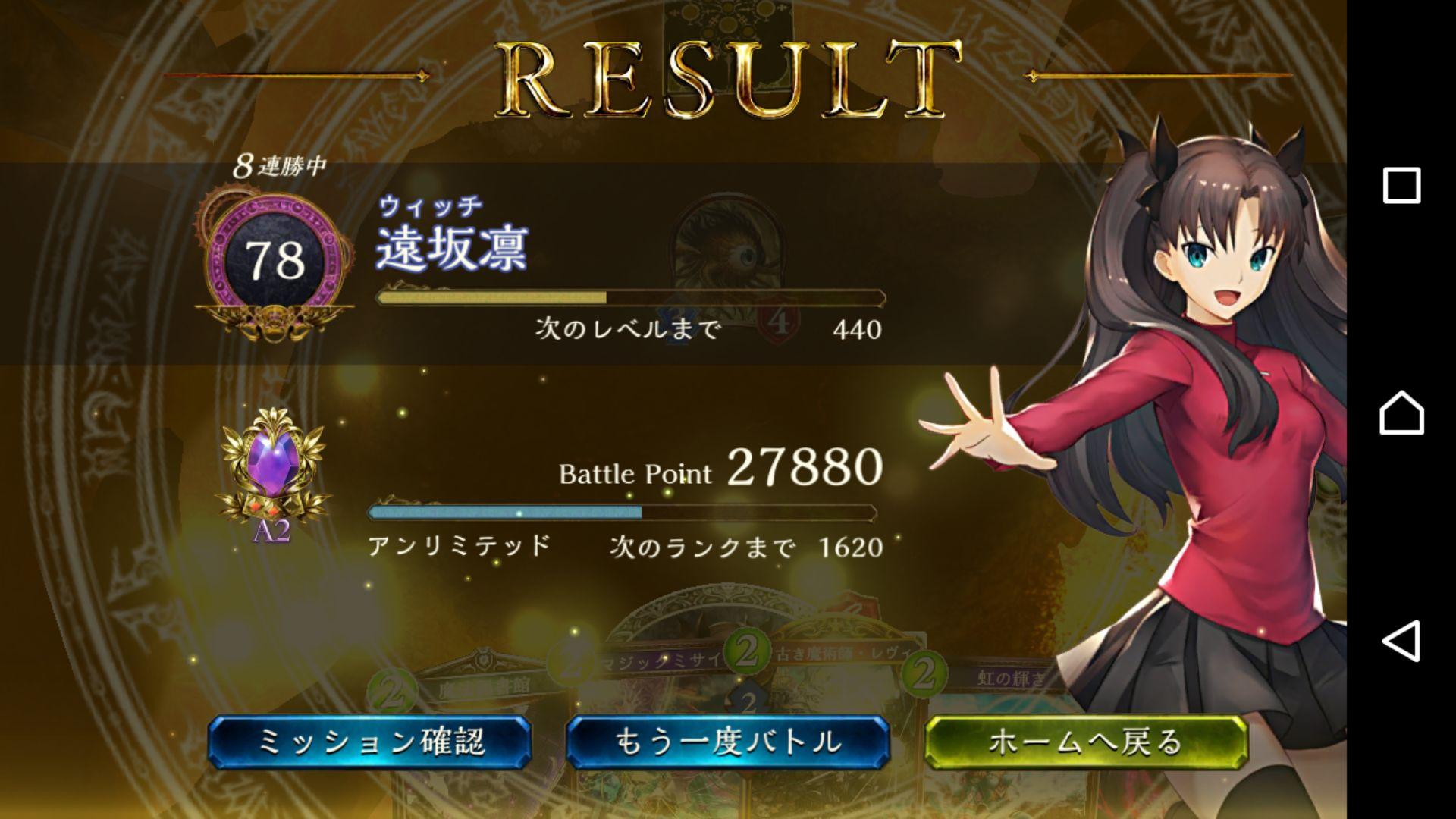Start another battle with もう一度バトル
The width and height of the screenshot is (1456, 819).
tap(728, 742)
